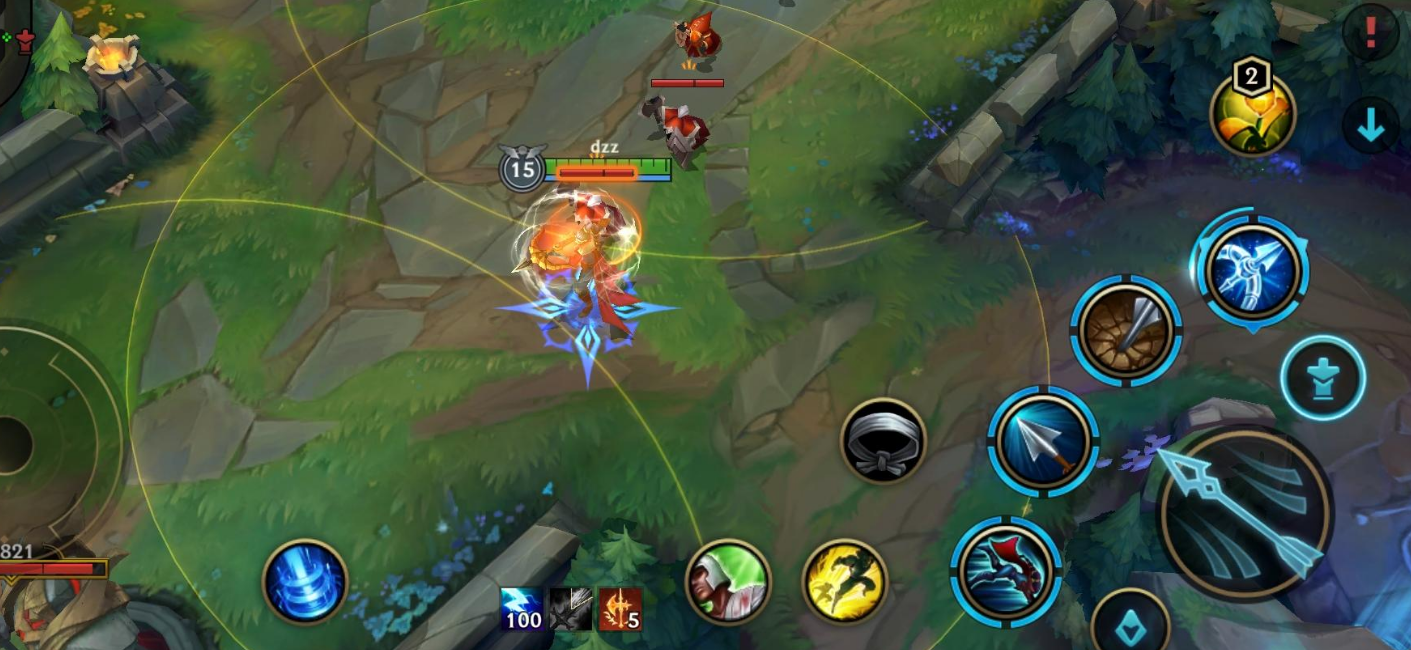The width and height of the screenshot is (1411, 650).
Task: Activate the grey belt item
Action: click(883, 440)
